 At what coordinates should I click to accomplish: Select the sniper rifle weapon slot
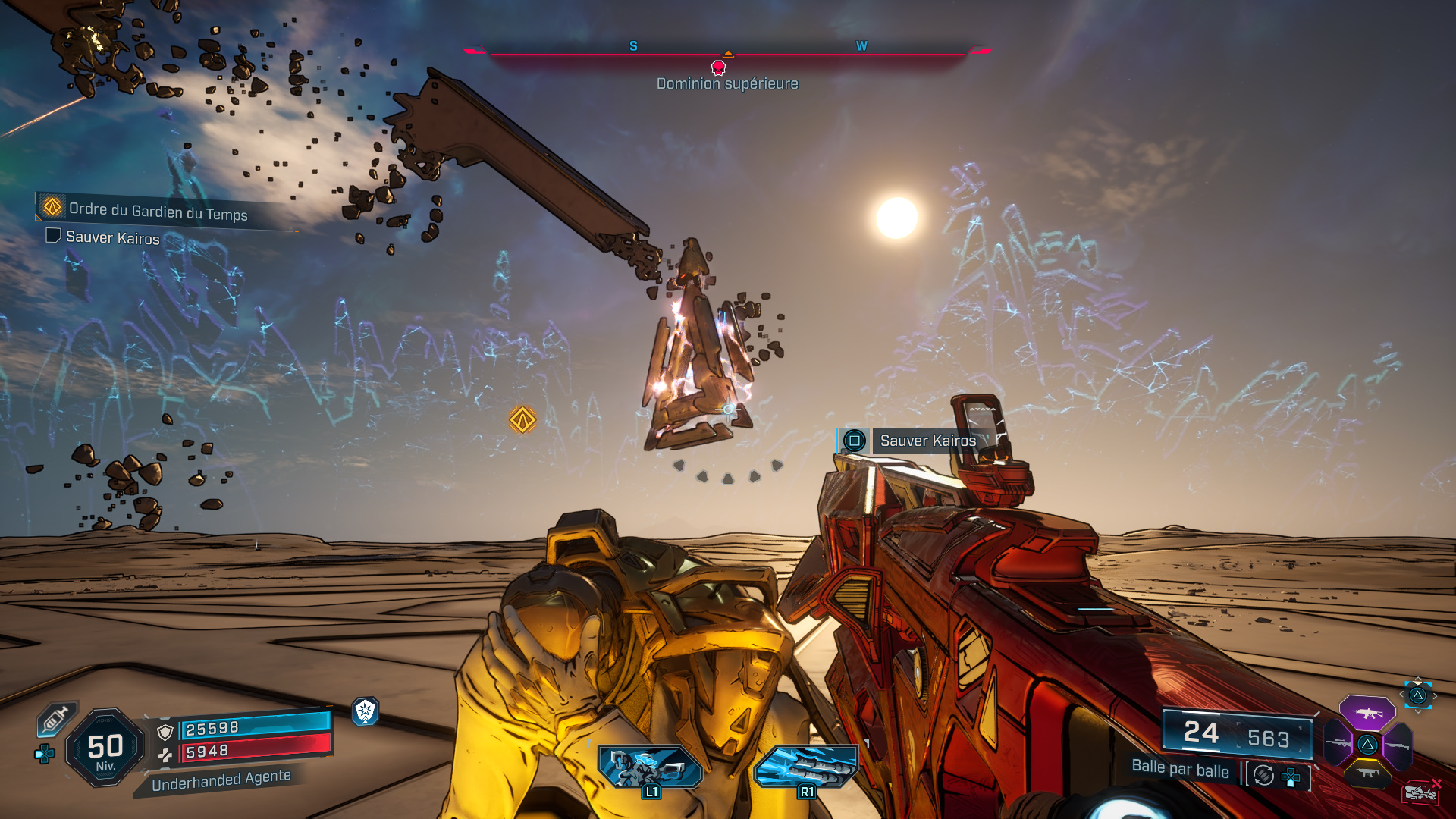click(x=1338, y=742)
